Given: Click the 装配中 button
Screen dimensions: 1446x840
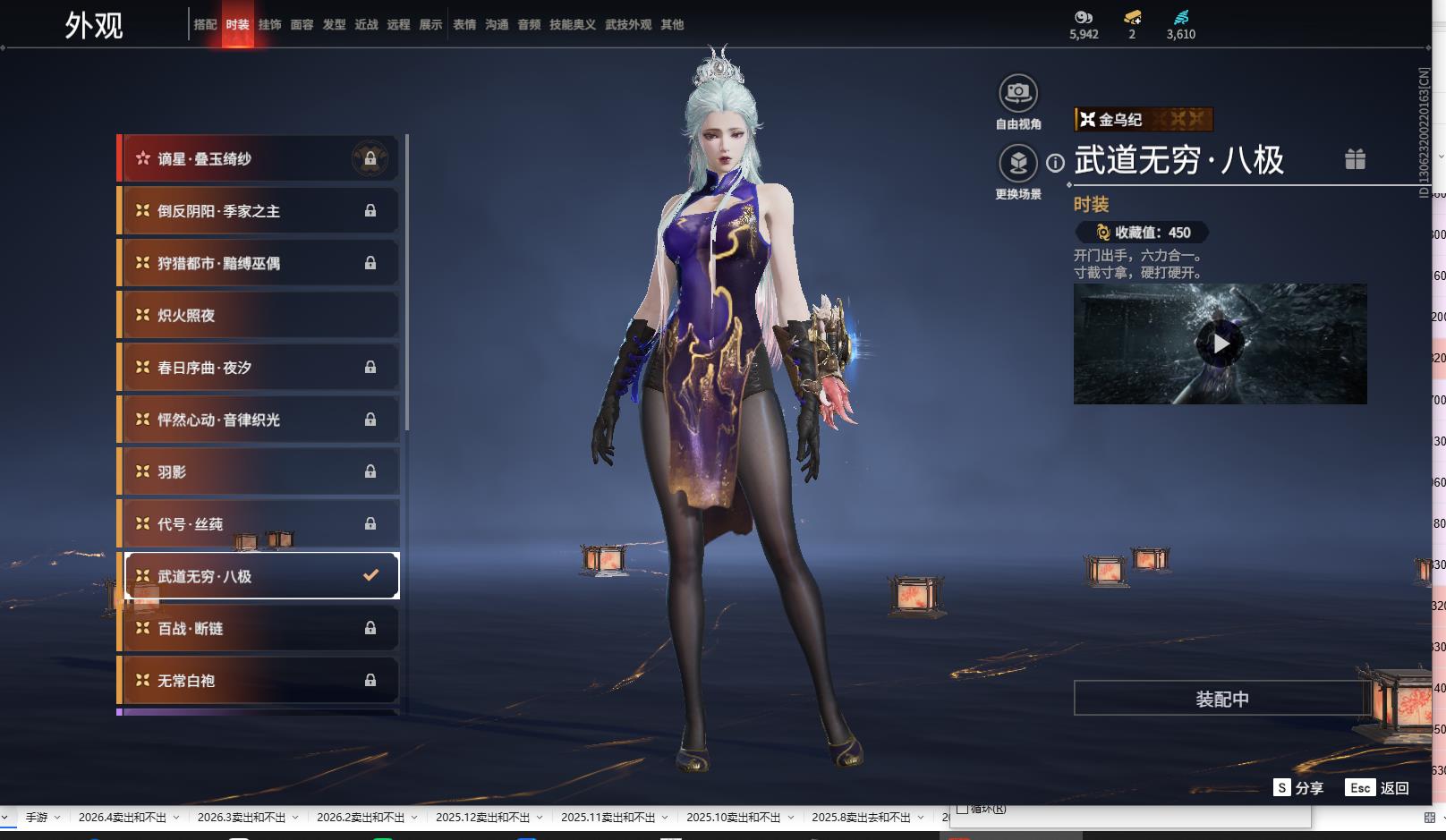Looking at the screenshot, I should [1221, 699].
